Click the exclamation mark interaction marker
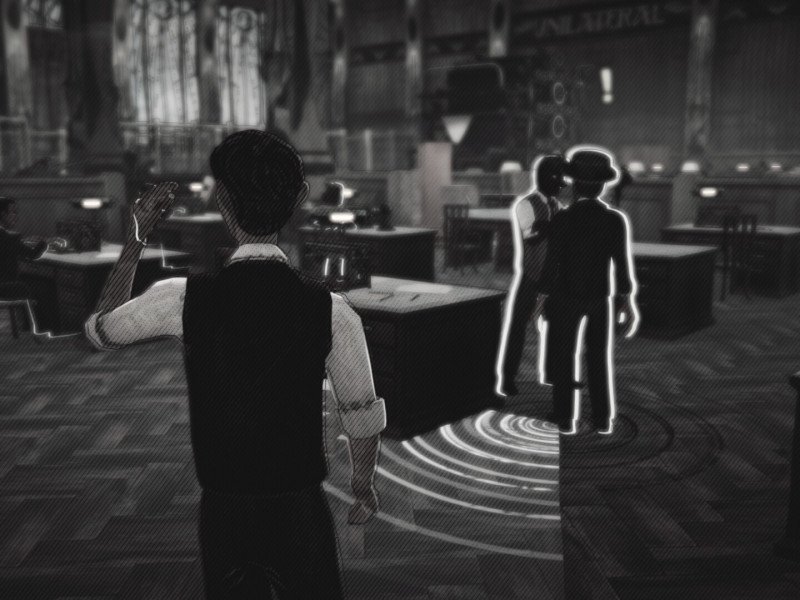Image resolution: width=800 pixels, height=600 pixels. (x=605, y=85)
